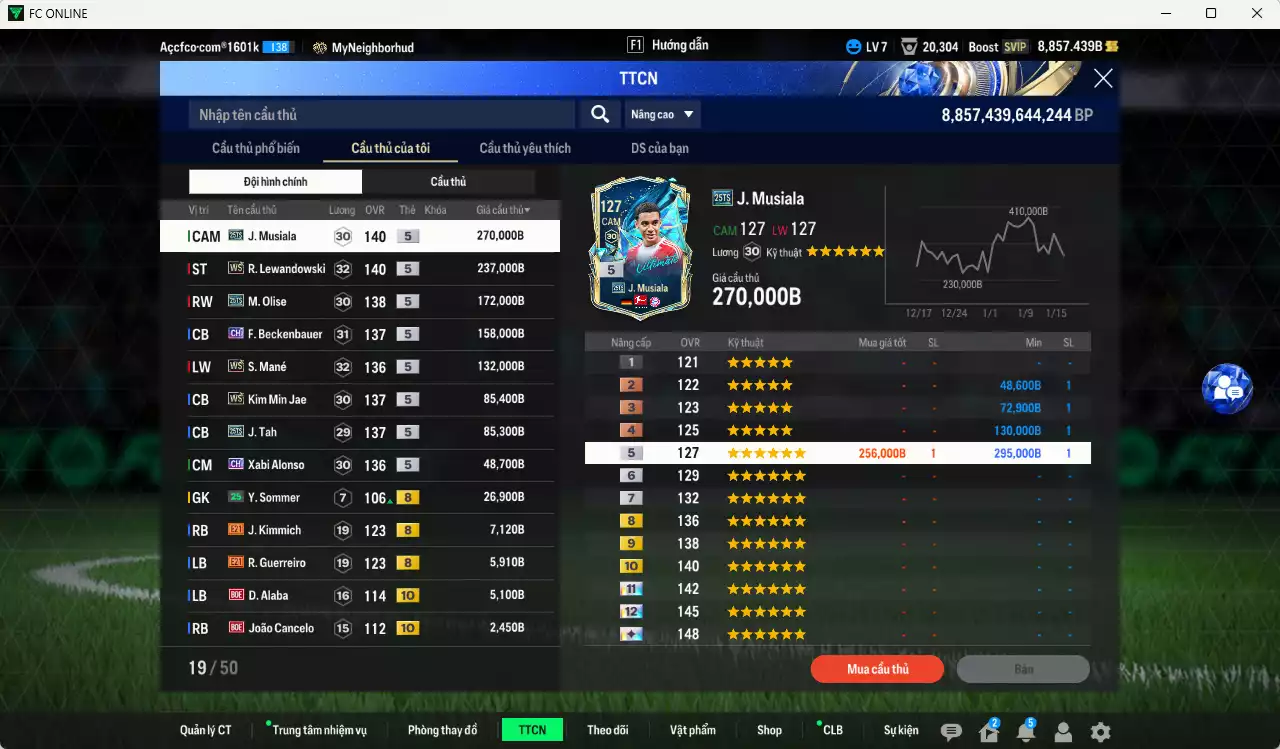Image resolution: width=1280 pixels, height=749 pixels.
Task: Open notifications via the bell icon
Action: 1027,729
